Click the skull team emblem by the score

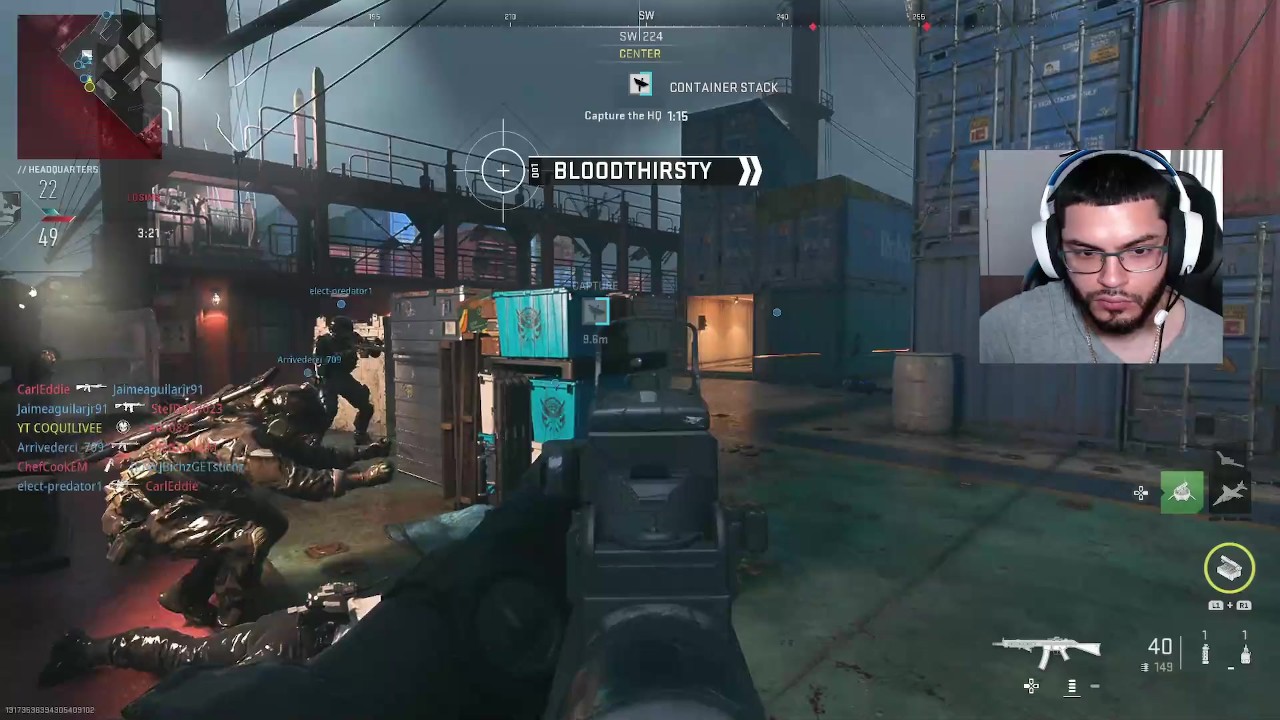point(10,208)
